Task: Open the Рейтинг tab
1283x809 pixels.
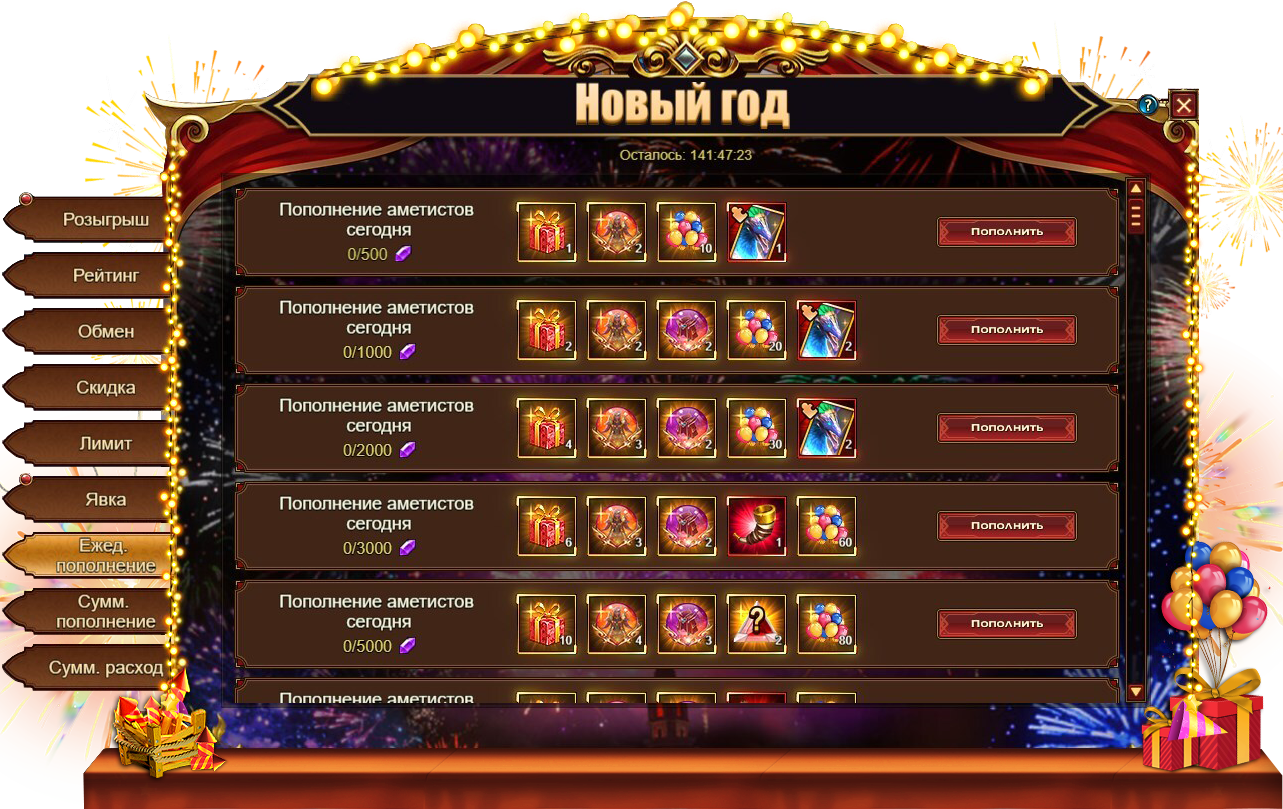Action: [x=105, y=275]
